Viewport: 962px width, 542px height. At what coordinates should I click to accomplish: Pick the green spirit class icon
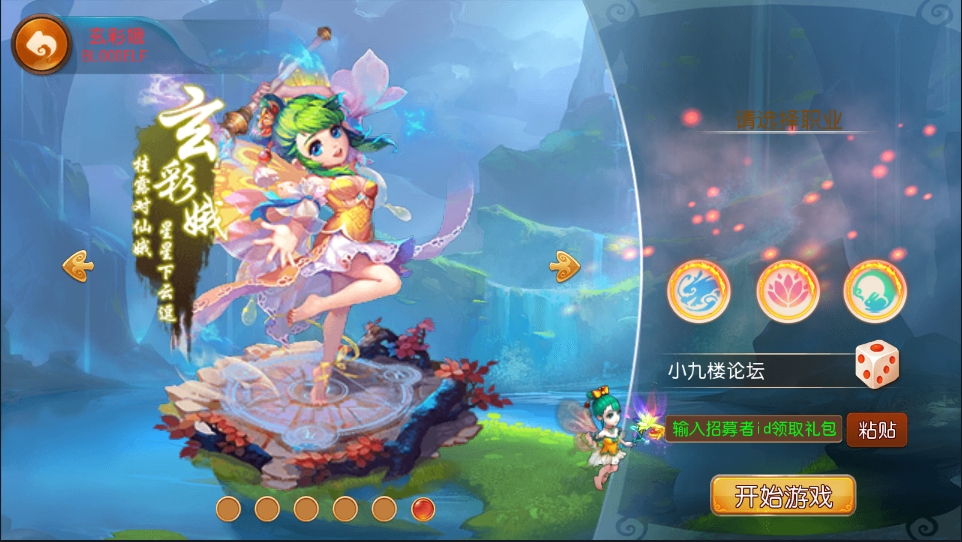click(874, 291)
